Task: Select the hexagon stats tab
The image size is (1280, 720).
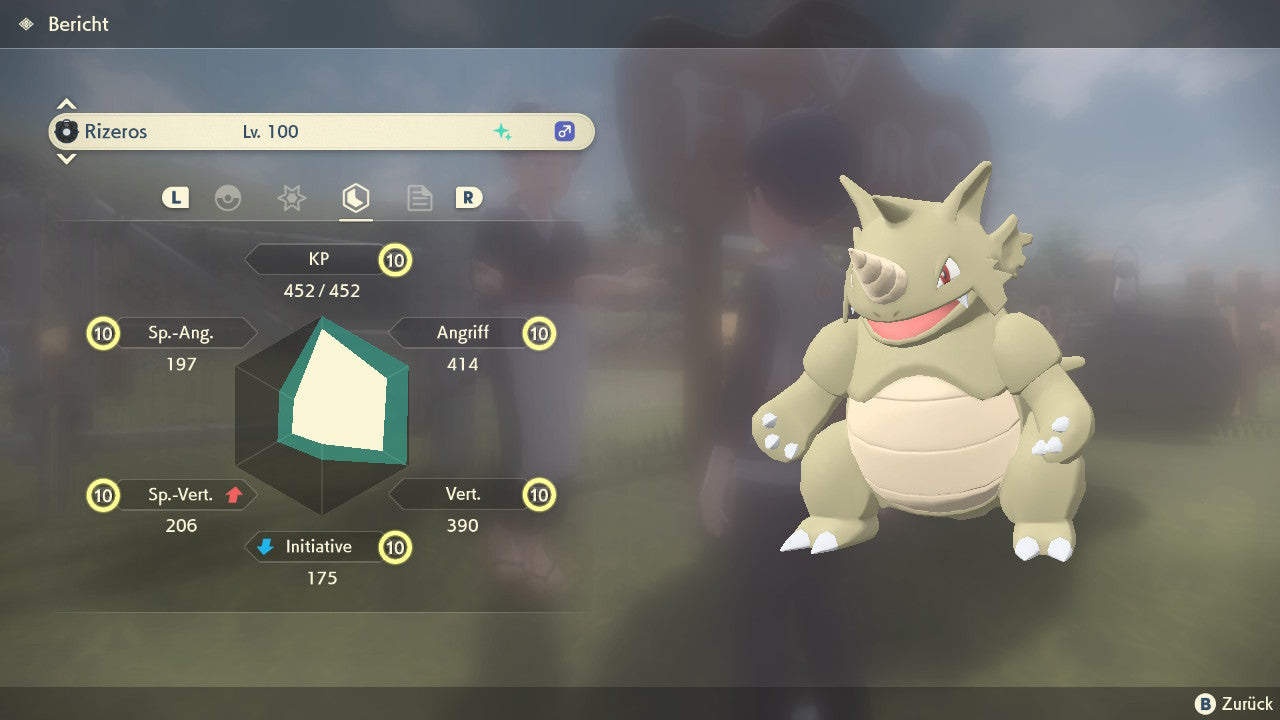Action: 355,198
